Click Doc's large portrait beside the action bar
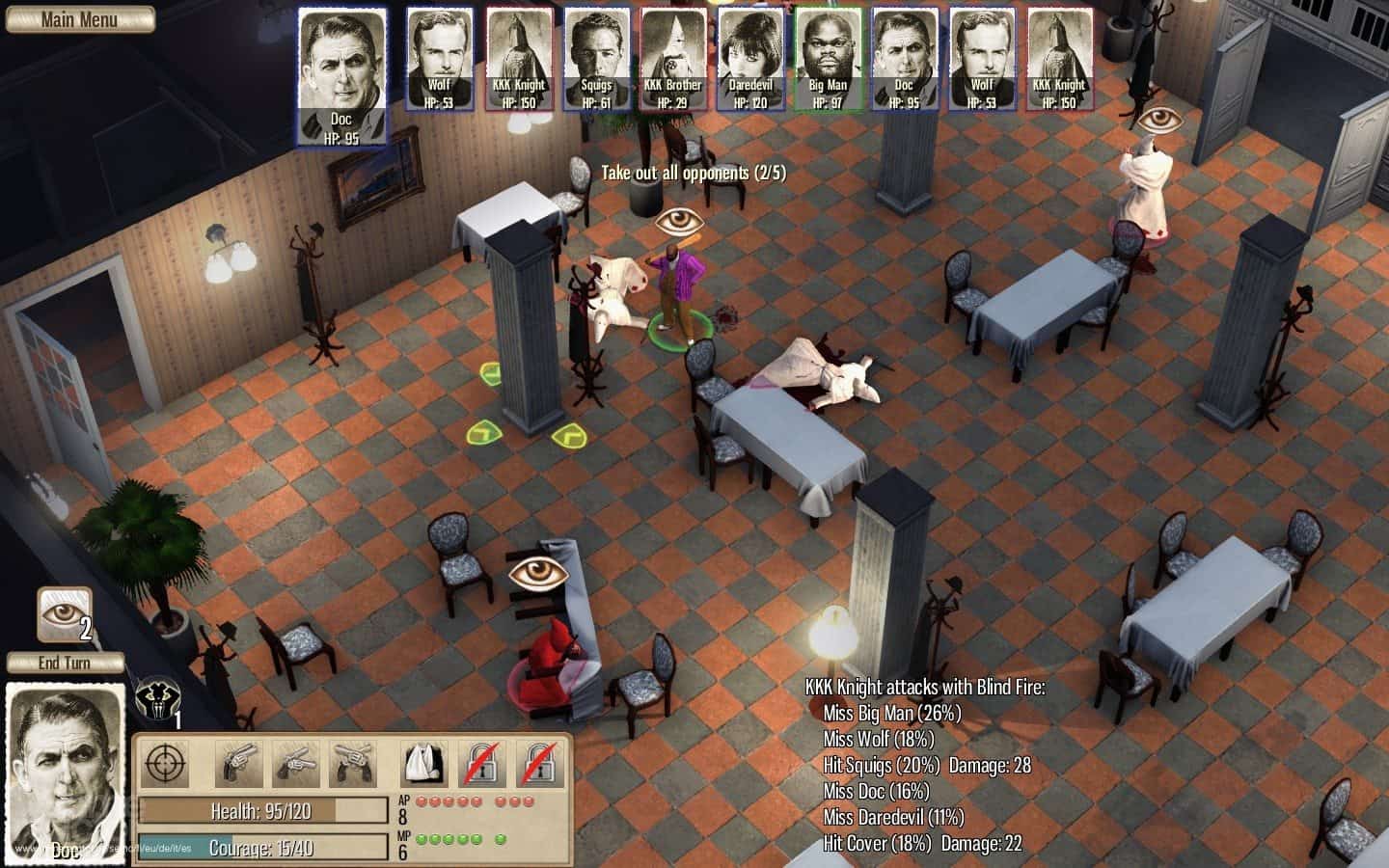Image resolution: width=1389 pixels, height=868 pixels. (x=66, y=772)
